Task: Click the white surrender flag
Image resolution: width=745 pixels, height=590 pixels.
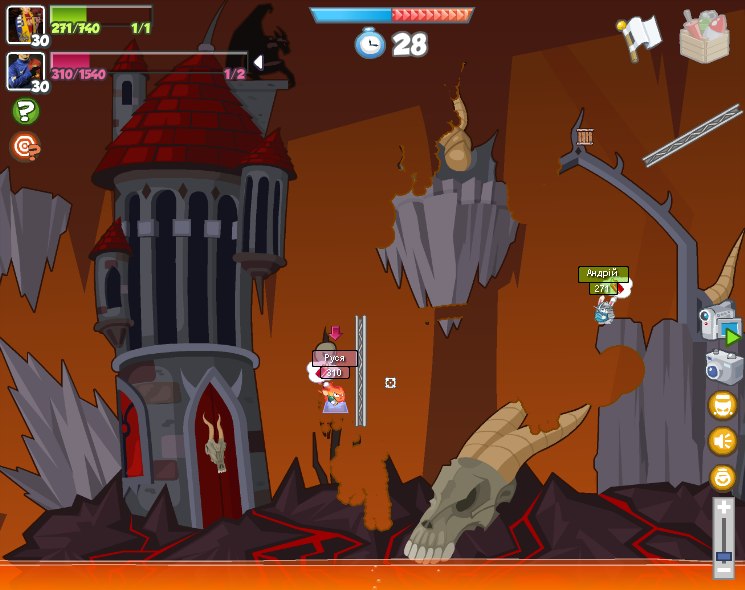Action: pos(640,37)
